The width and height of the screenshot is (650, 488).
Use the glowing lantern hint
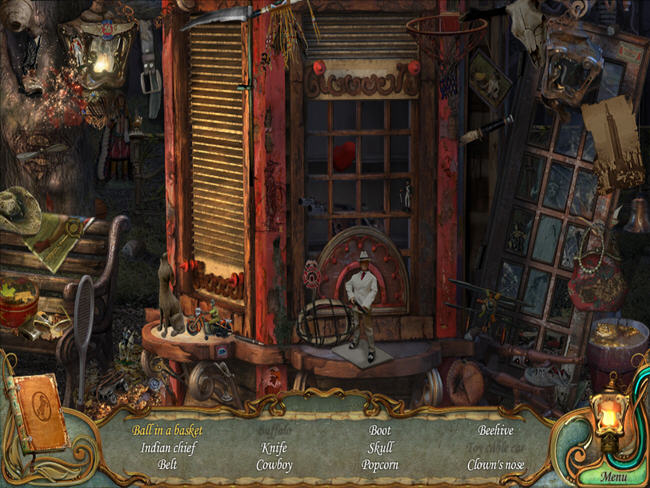coord(609,411)
